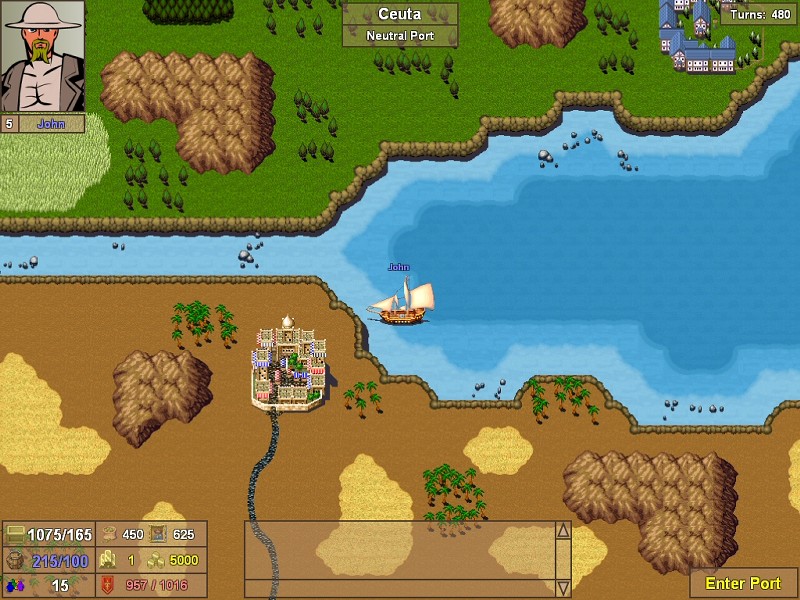Viewport: 800px width, 600px height.
Task: Open captain John's portrait
Action: point(42,56)
